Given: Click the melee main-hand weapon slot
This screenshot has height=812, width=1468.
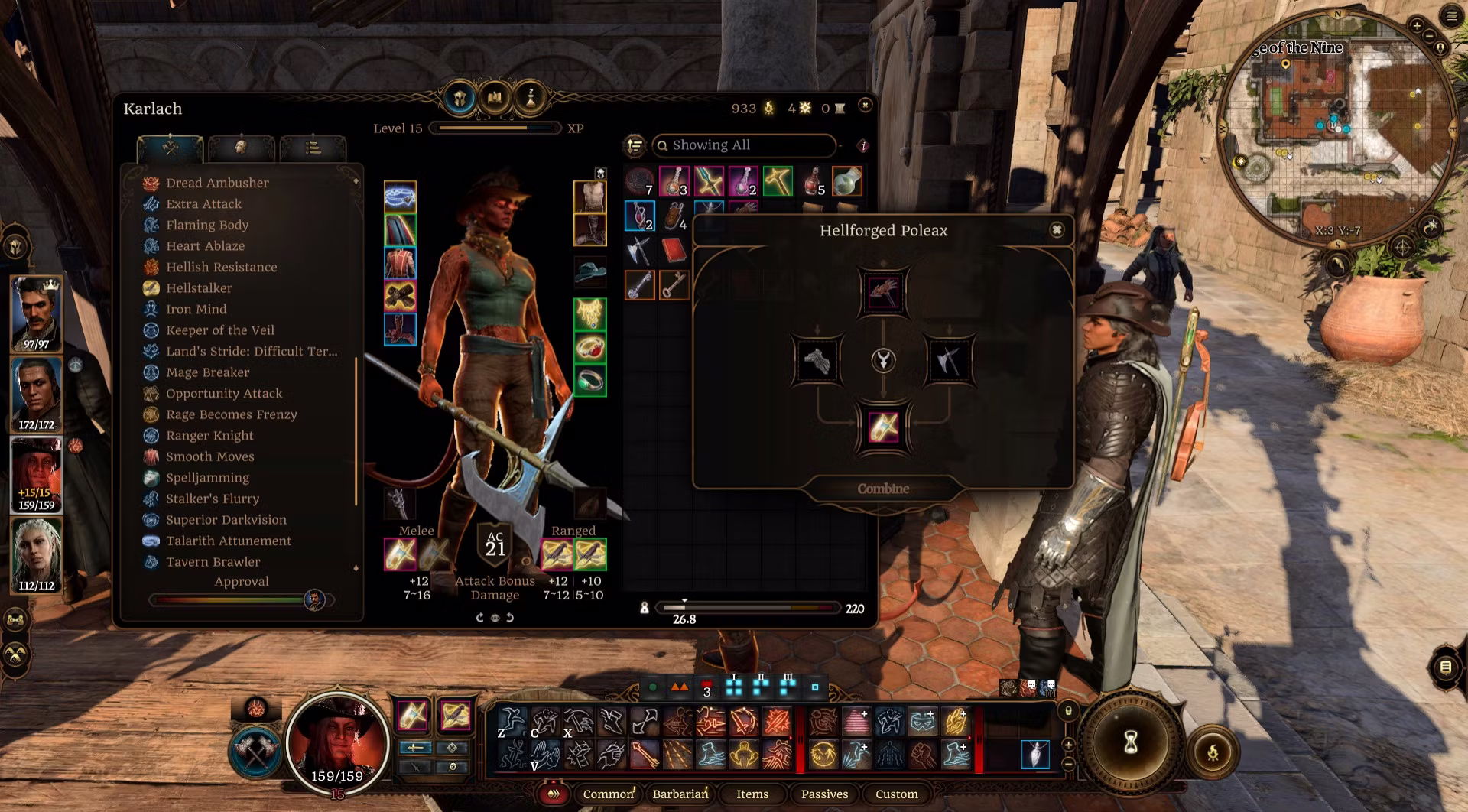Looking at the screenshot, I should (400, 554).
